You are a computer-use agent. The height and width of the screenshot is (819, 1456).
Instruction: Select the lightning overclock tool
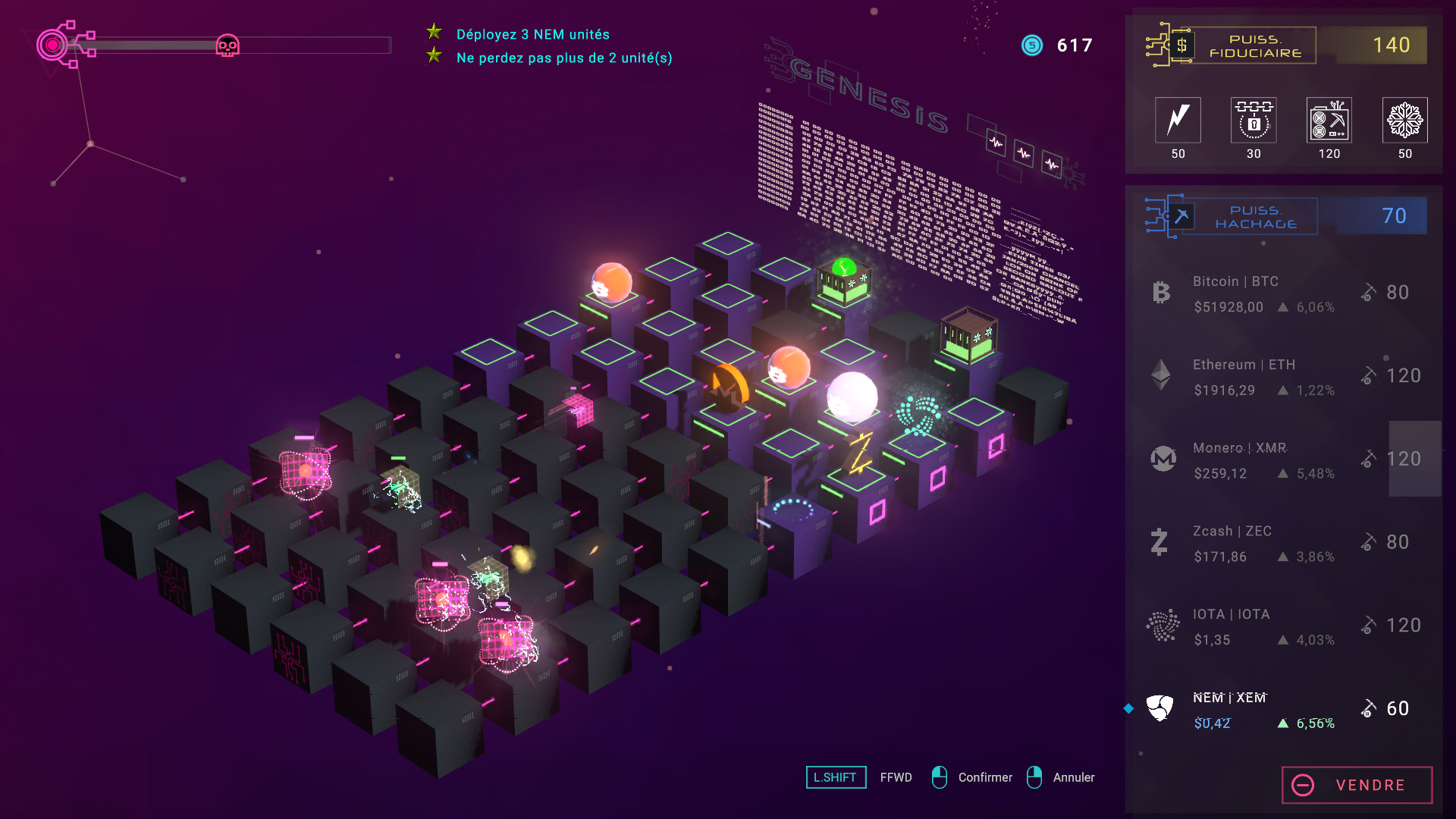(1178, 120)
